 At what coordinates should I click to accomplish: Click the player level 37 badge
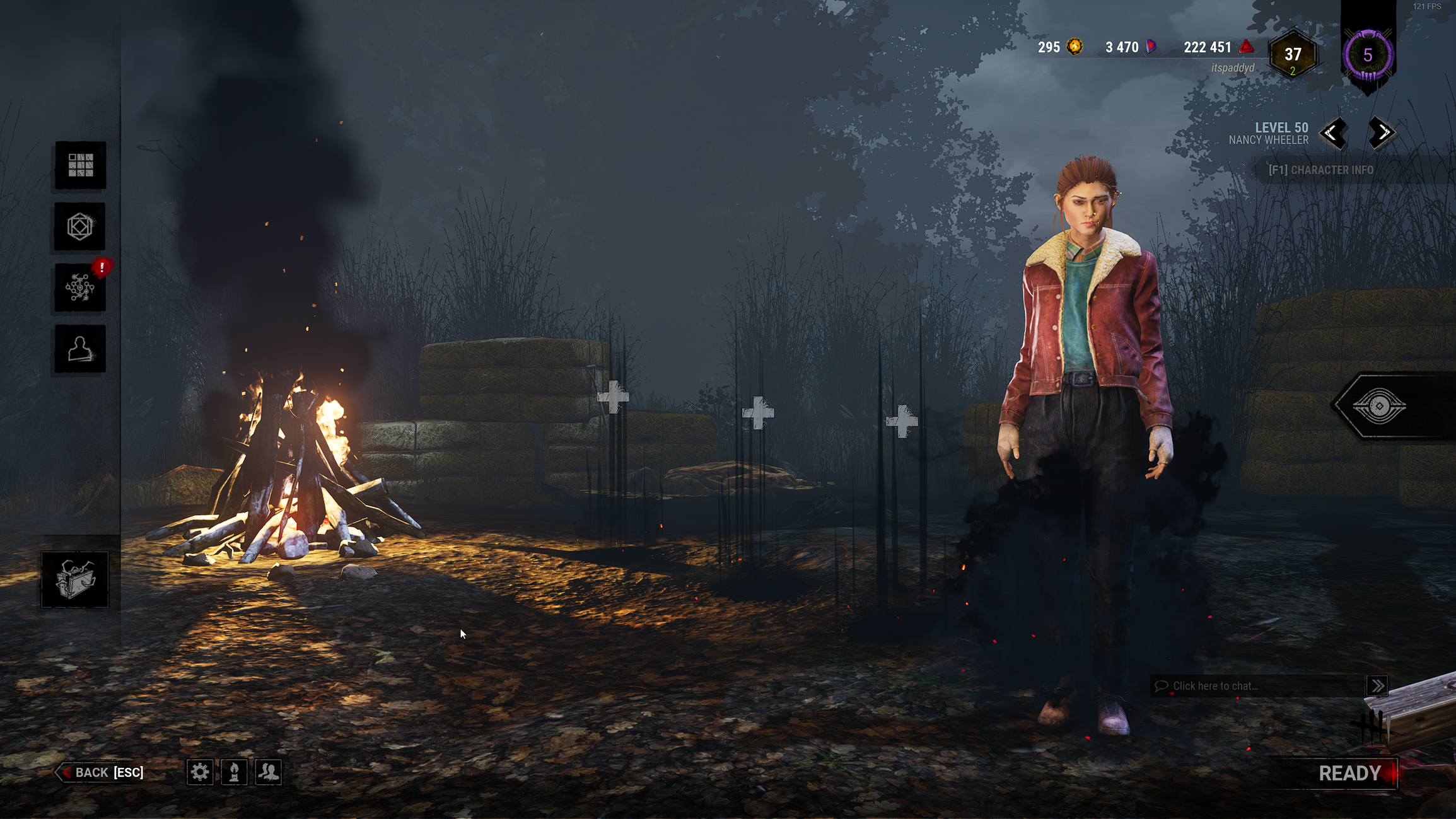(1293, 55)
